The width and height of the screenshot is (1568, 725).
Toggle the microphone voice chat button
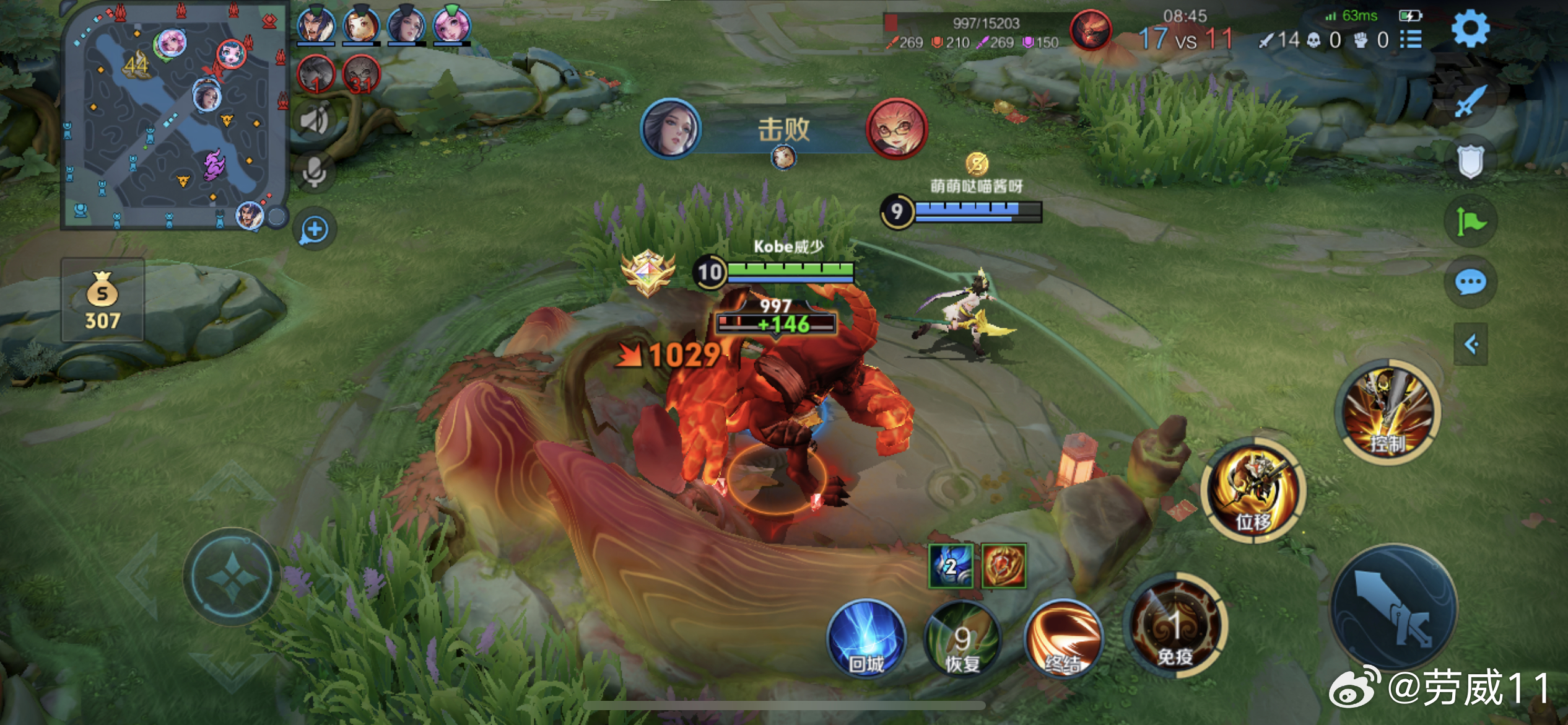pos(314,172)
